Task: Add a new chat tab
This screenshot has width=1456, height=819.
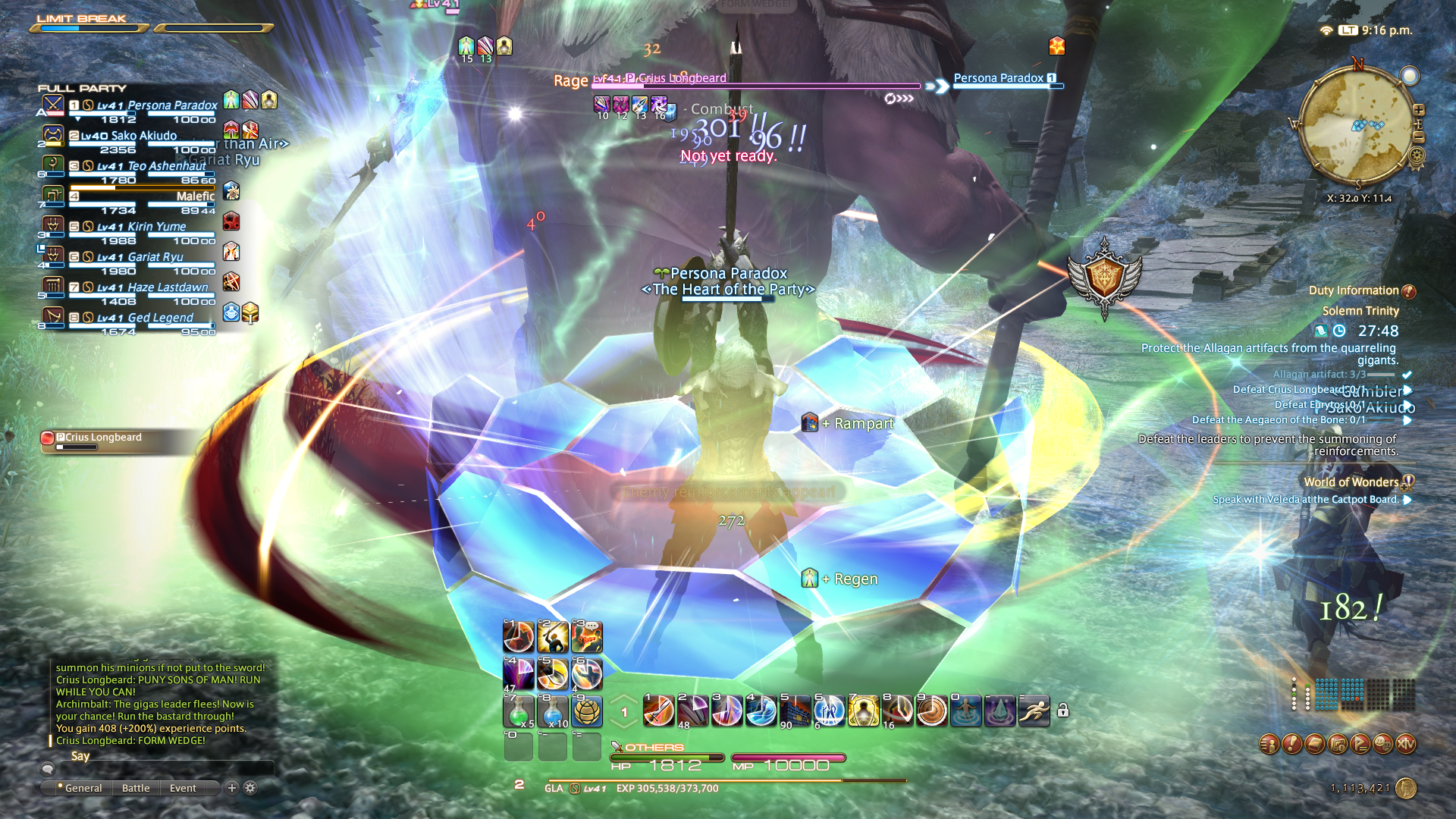Action: click(x=232, y=788)
